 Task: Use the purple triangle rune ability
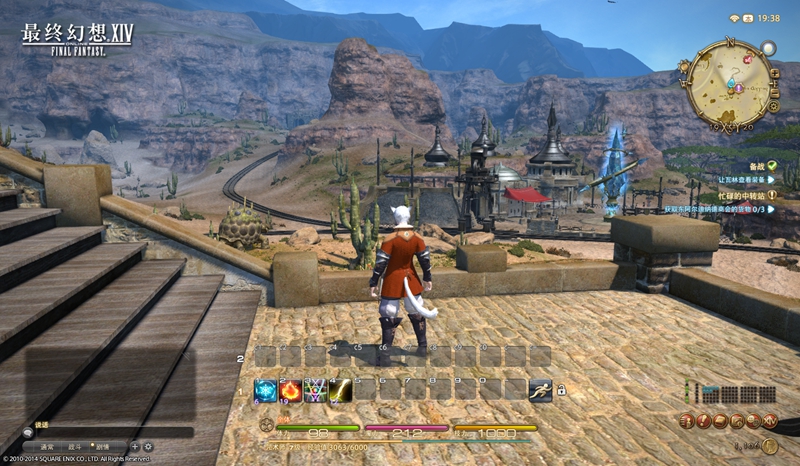(x=315, y=390)
